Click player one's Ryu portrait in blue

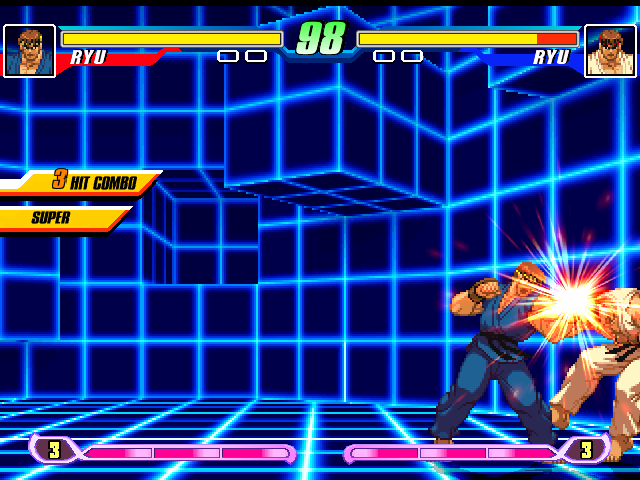29,51
